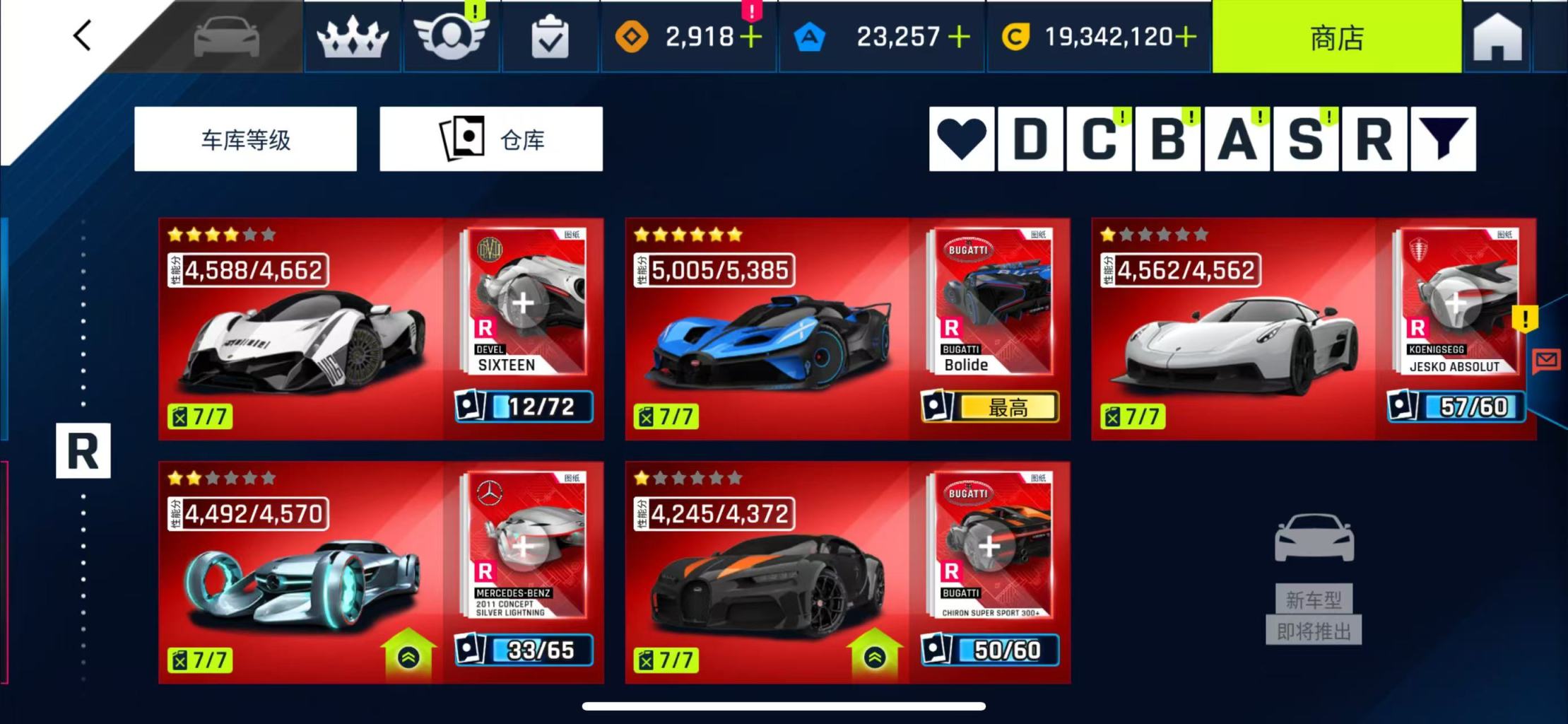Switch to class B cars
The height and width of the screenshot is (724, 1568).
tap(1167, 139)
